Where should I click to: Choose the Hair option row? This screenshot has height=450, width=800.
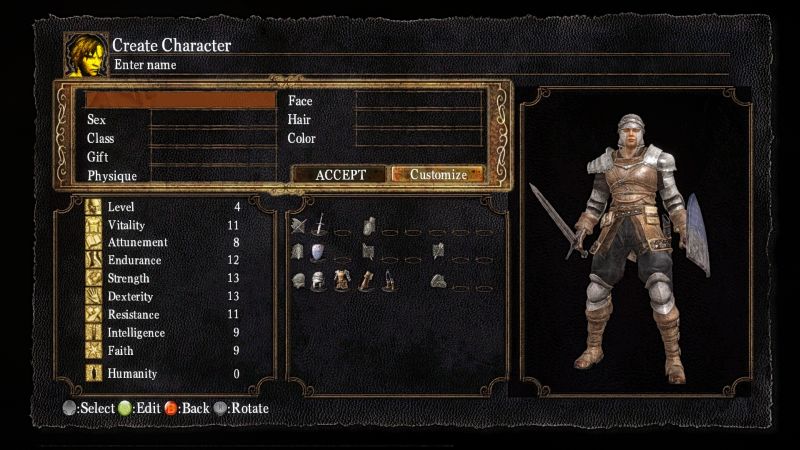[x=385, y=120]
